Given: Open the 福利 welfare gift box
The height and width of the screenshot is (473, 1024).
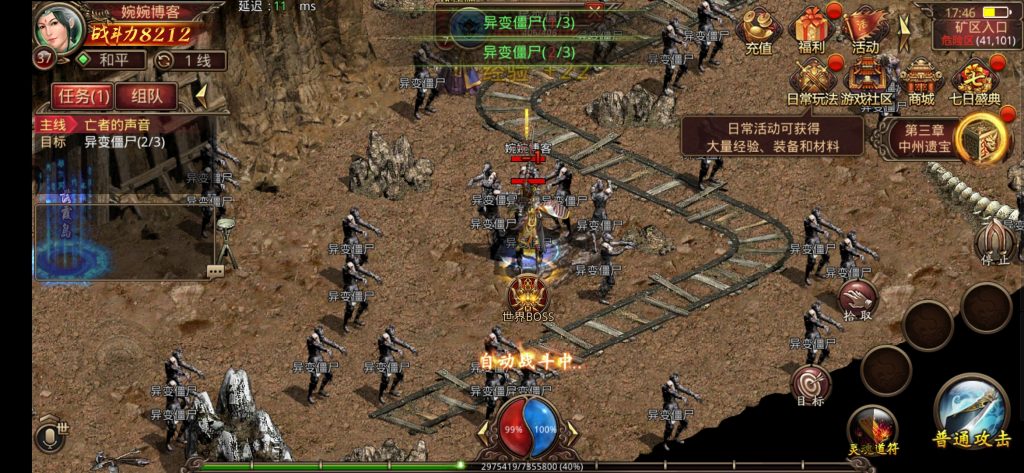Looking at the screenshot, I should click(813, 30).
